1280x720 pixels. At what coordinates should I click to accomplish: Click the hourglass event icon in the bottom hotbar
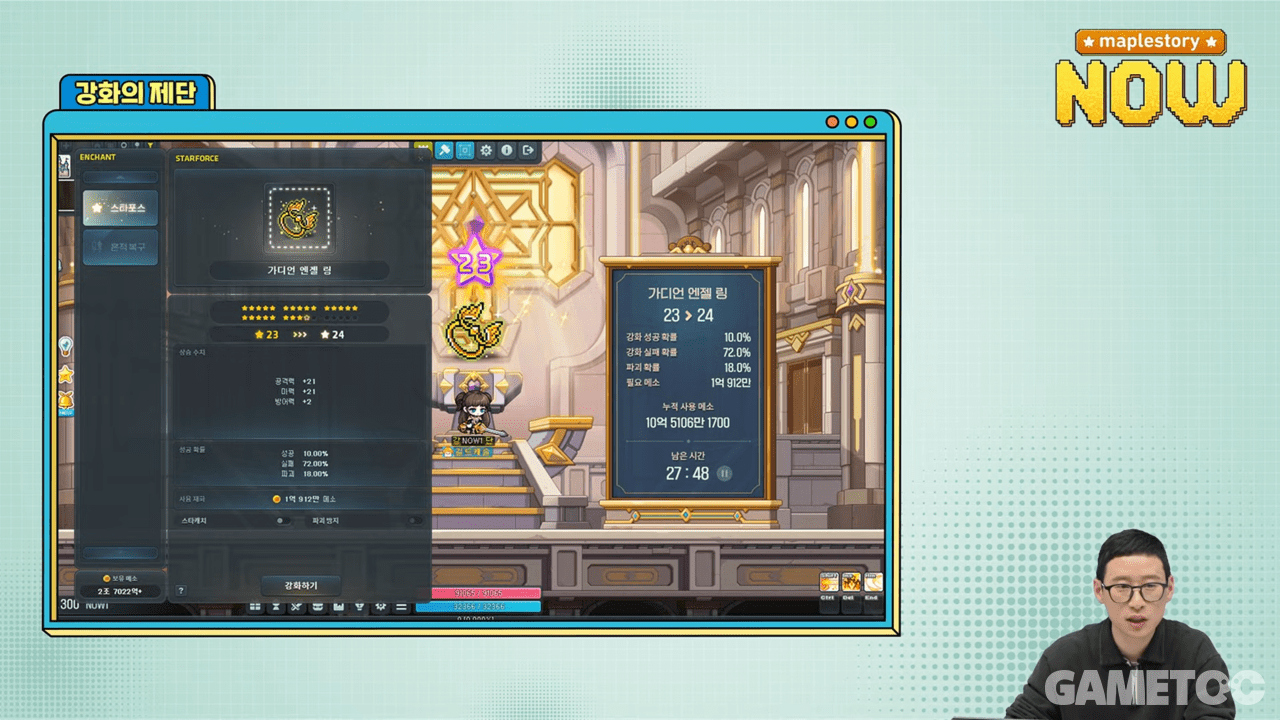tap(277, 606)
